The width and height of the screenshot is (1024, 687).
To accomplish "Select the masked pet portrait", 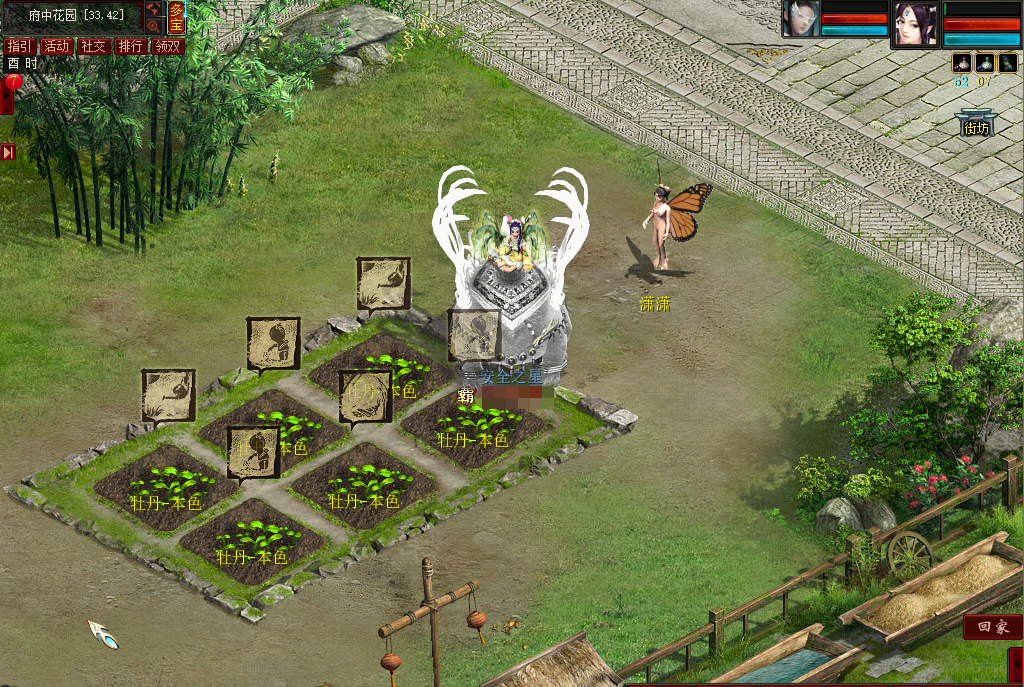I will coord(801,19).
